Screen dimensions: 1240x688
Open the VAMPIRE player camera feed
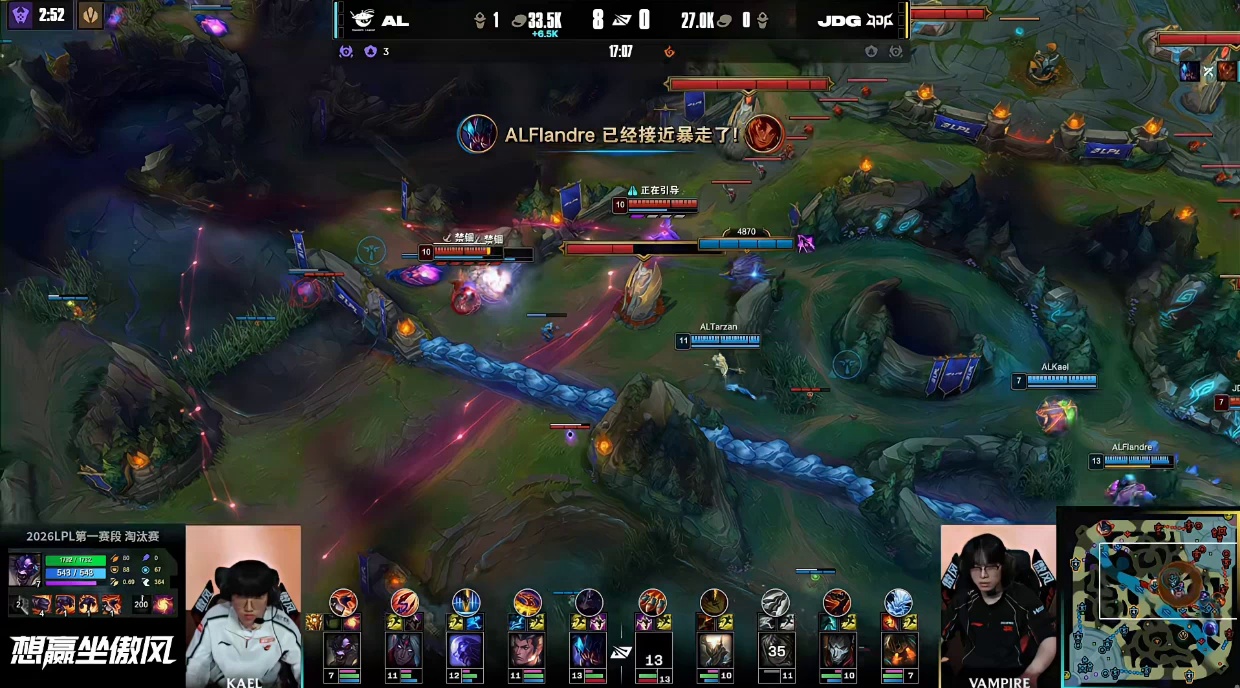pos(998,606)
